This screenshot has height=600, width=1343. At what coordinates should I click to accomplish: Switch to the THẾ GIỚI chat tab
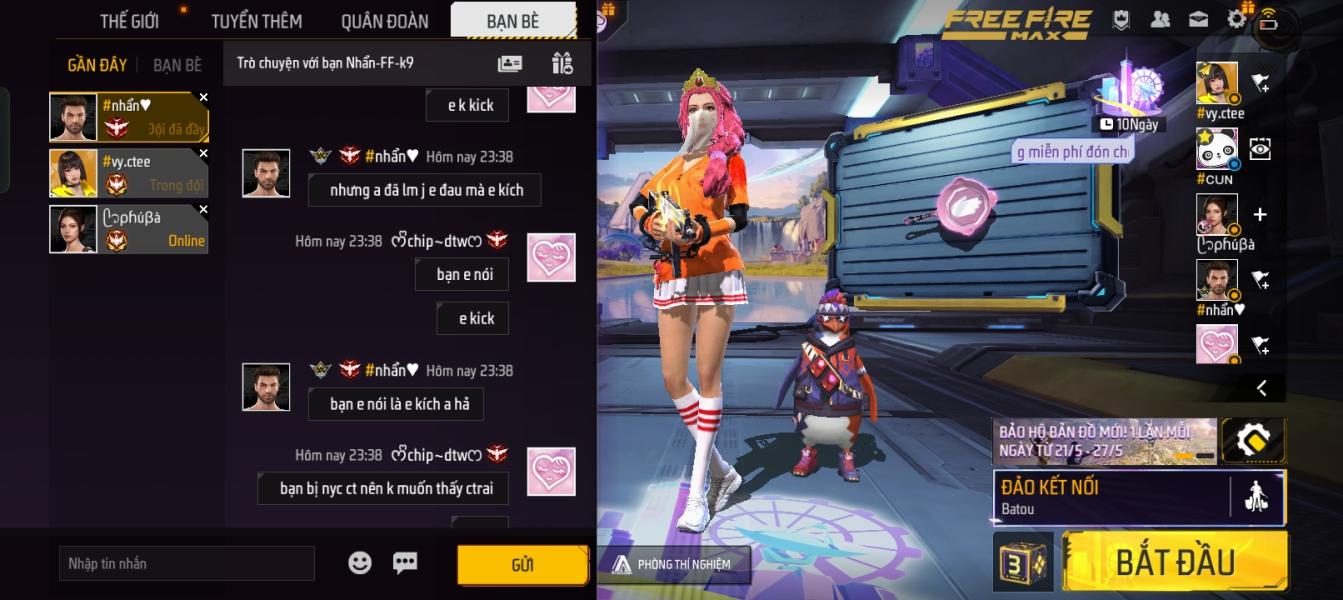pyautogui.click(x=129, y=20)
